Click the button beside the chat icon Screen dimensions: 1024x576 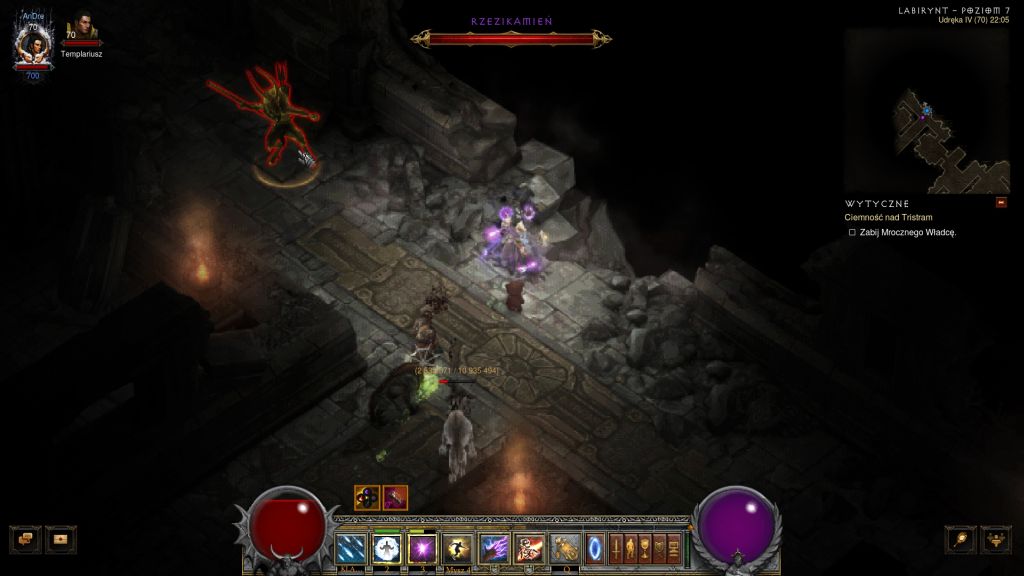(61, 539)
